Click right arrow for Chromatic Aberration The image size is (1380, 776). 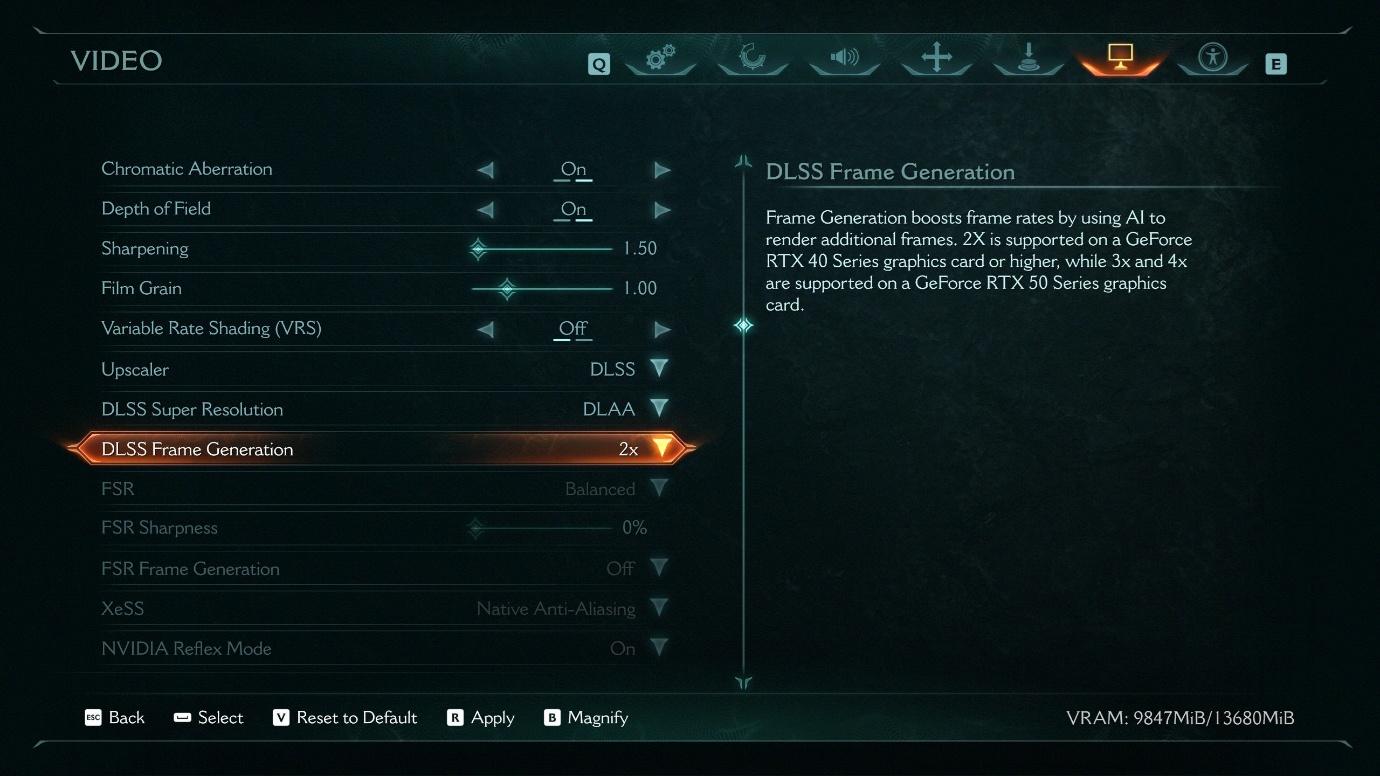point(662,170)
